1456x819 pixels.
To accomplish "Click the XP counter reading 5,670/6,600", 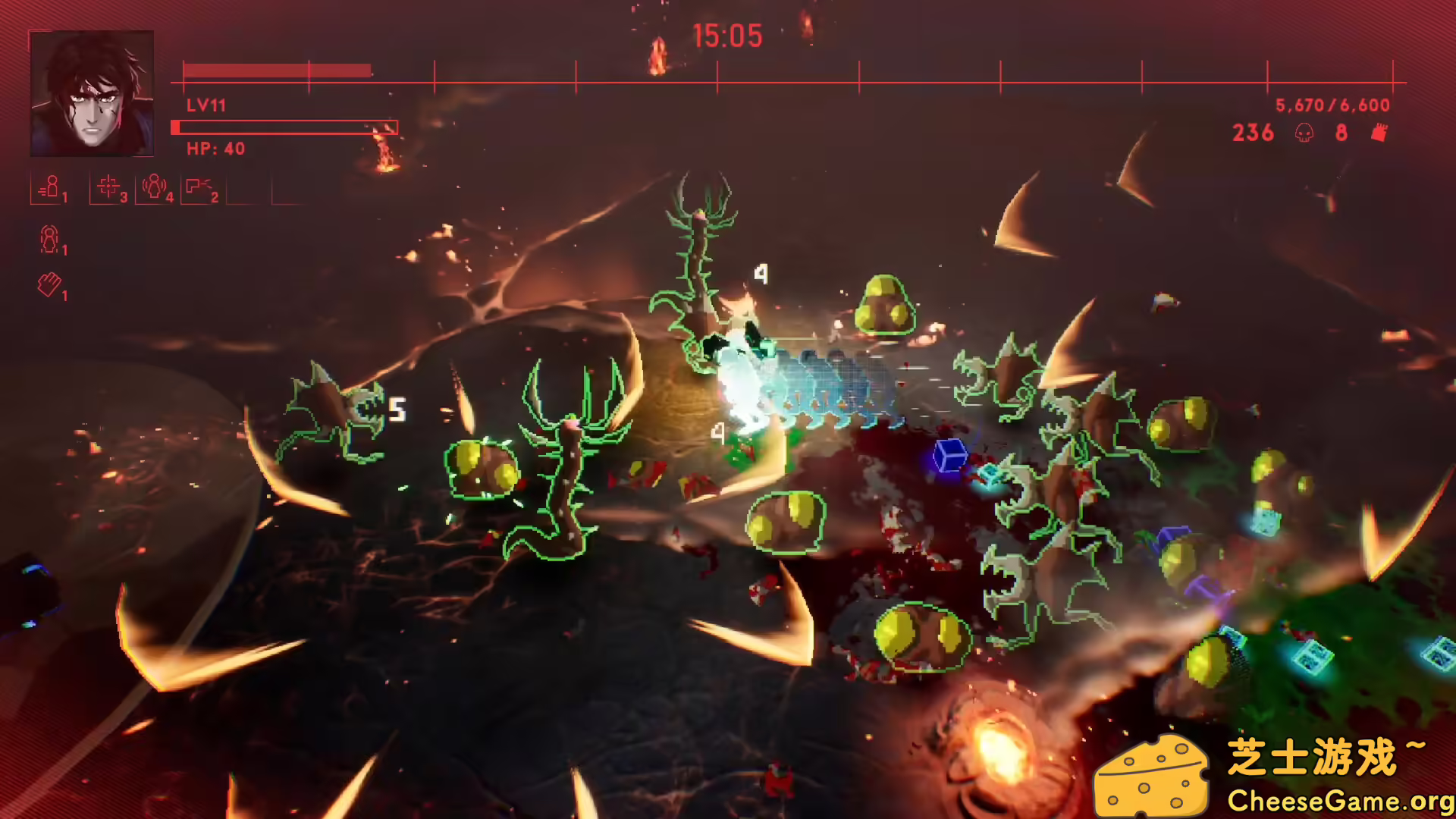I will [x=1332, y=106].
